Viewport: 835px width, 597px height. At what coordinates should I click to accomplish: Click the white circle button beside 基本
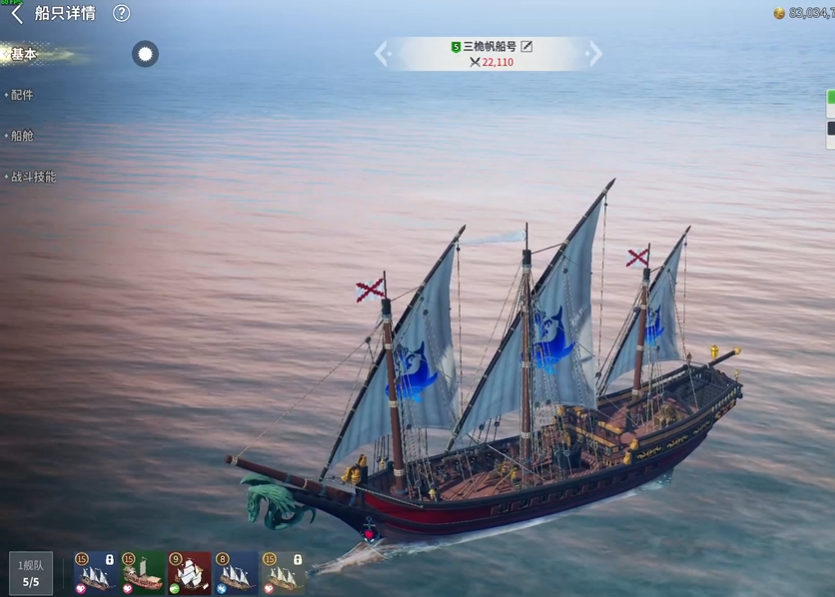point(145,54)
